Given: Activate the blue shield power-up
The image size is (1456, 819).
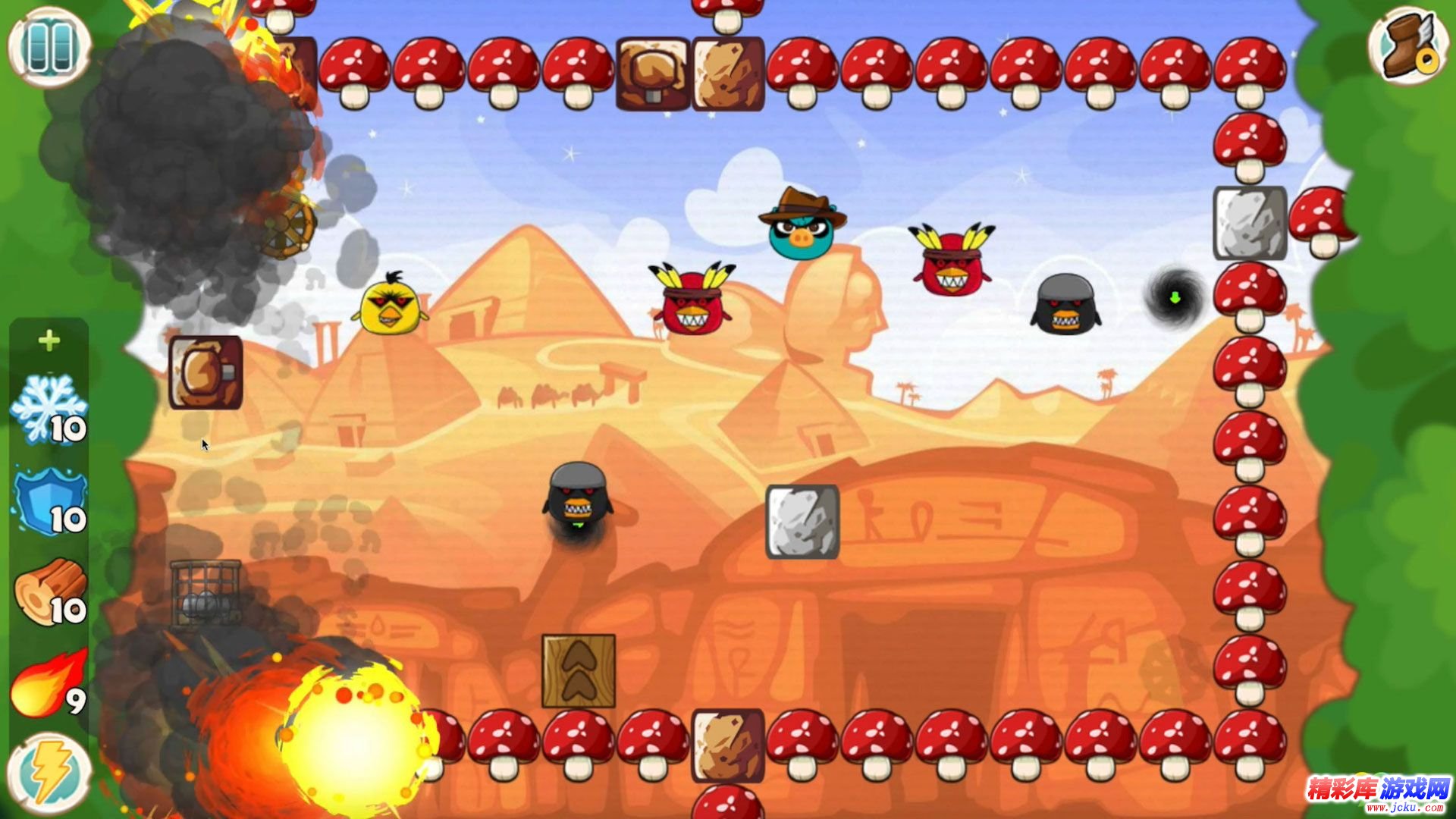Looking at the screenshot, I should [x=50, y=501].
